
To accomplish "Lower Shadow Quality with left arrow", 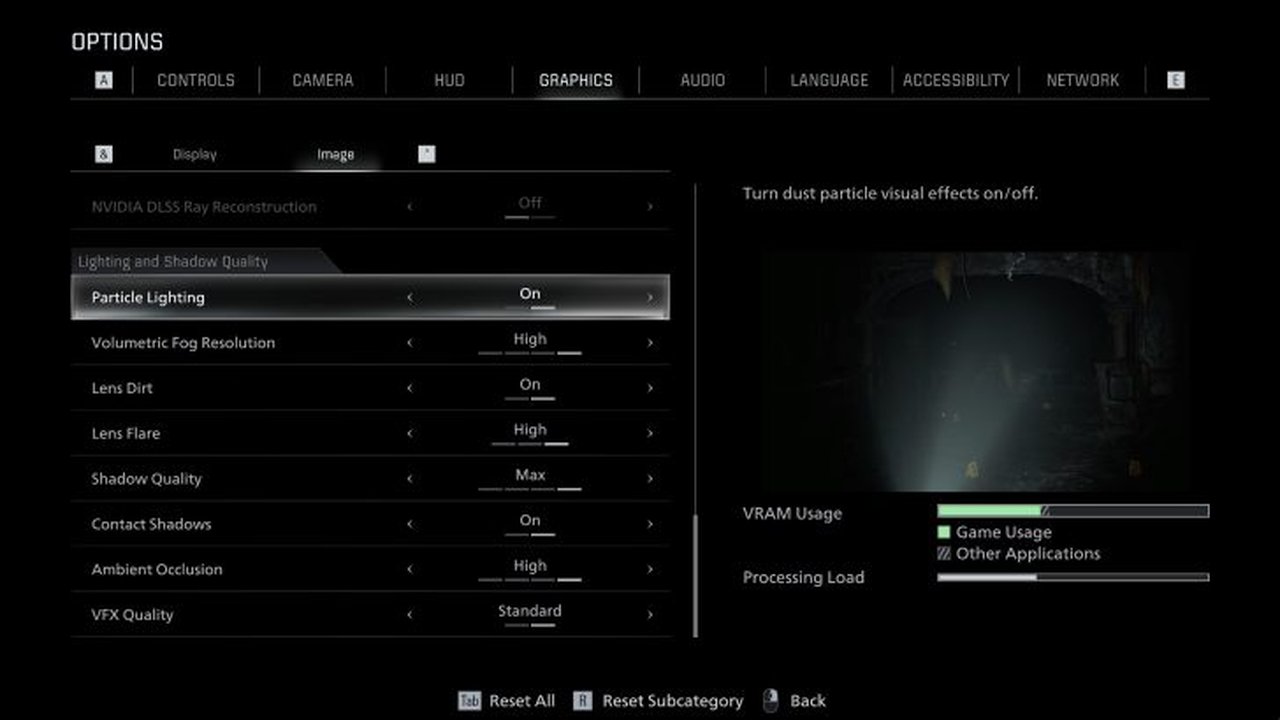I will [x=409, y=479].
